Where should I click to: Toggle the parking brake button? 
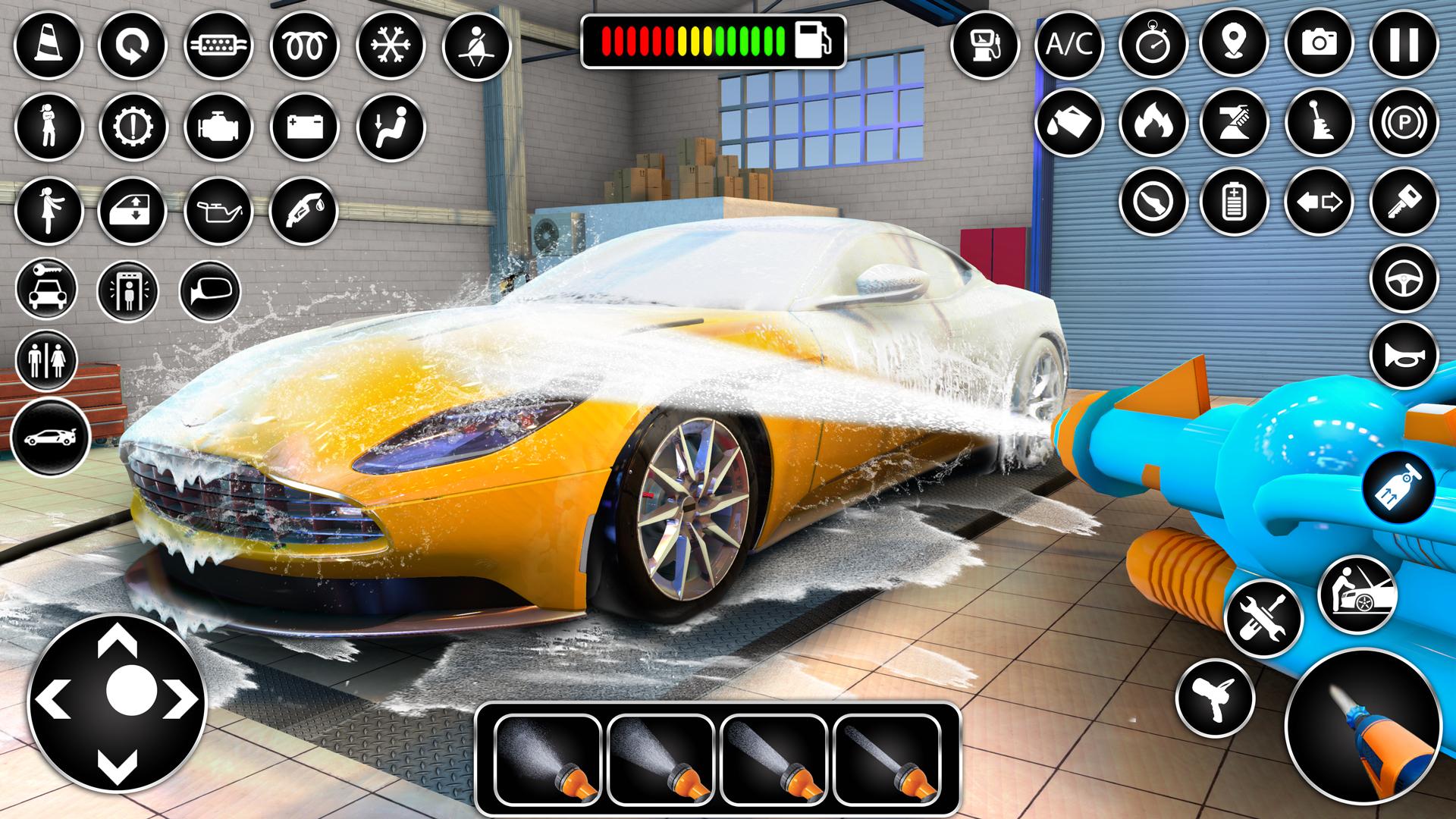[1404, 123]
